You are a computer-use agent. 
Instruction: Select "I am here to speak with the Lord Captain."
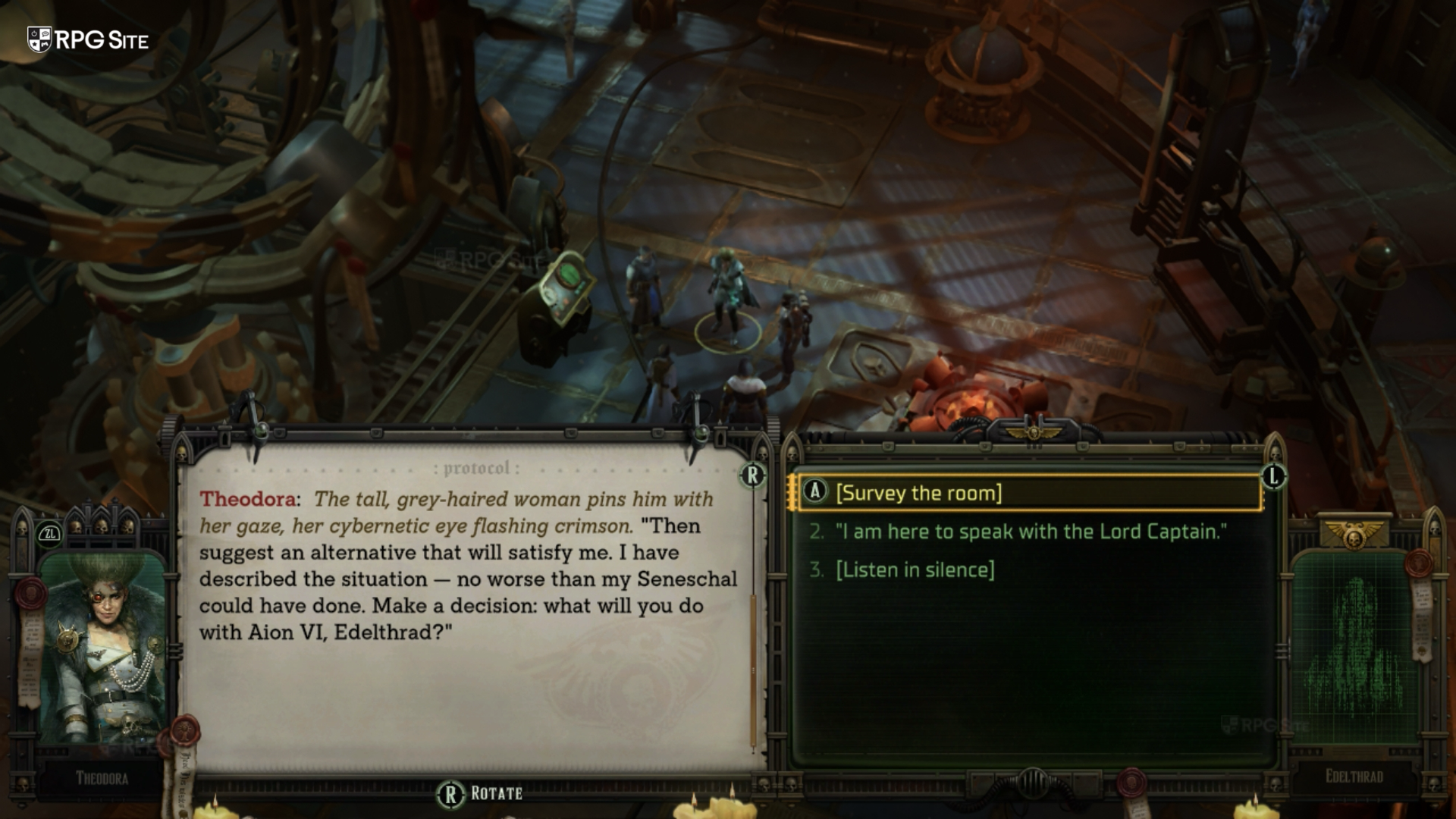coord(1031,532)
